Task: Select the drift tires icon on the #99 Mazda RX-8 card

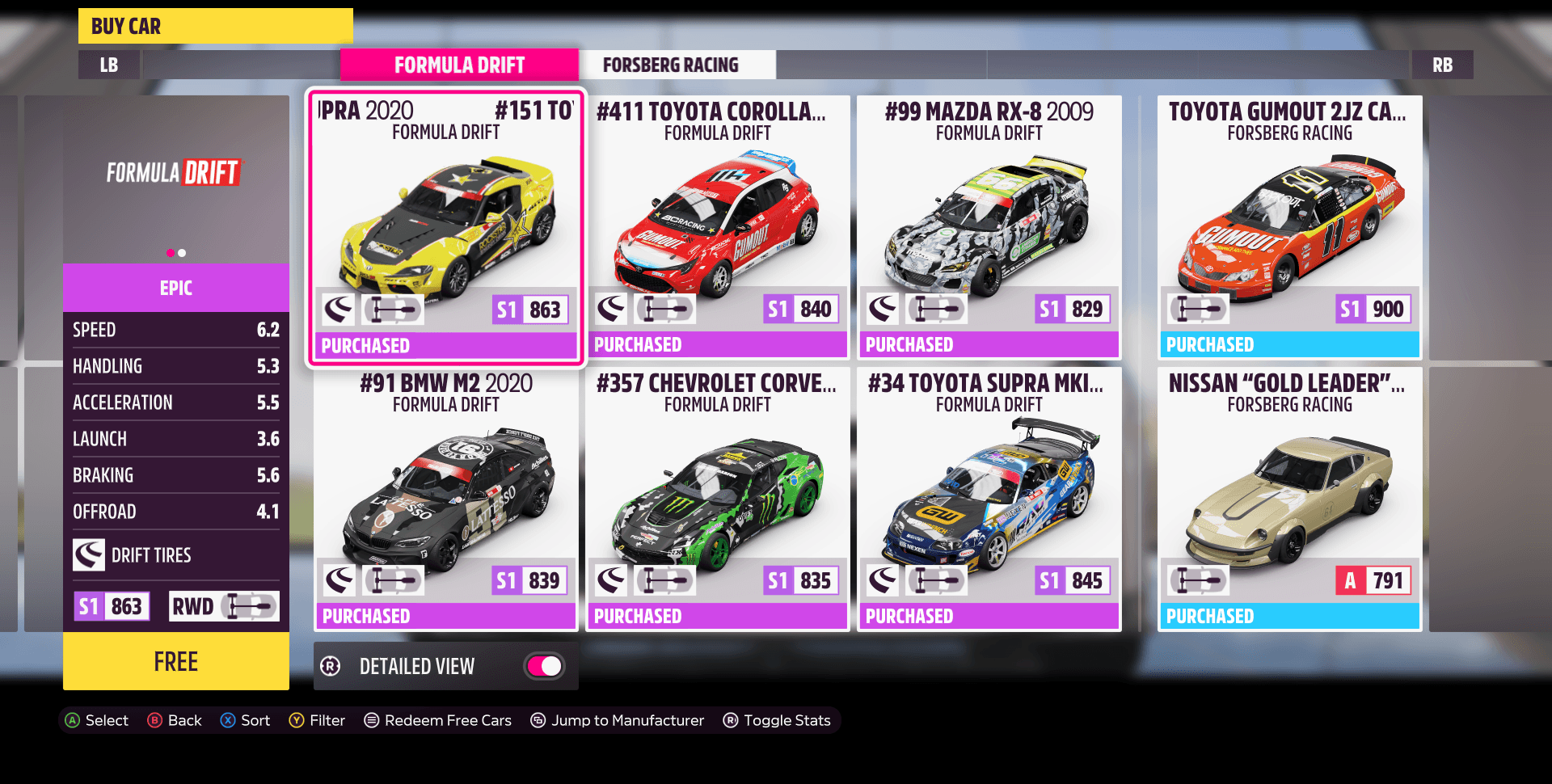Action: tap(884, 308)
